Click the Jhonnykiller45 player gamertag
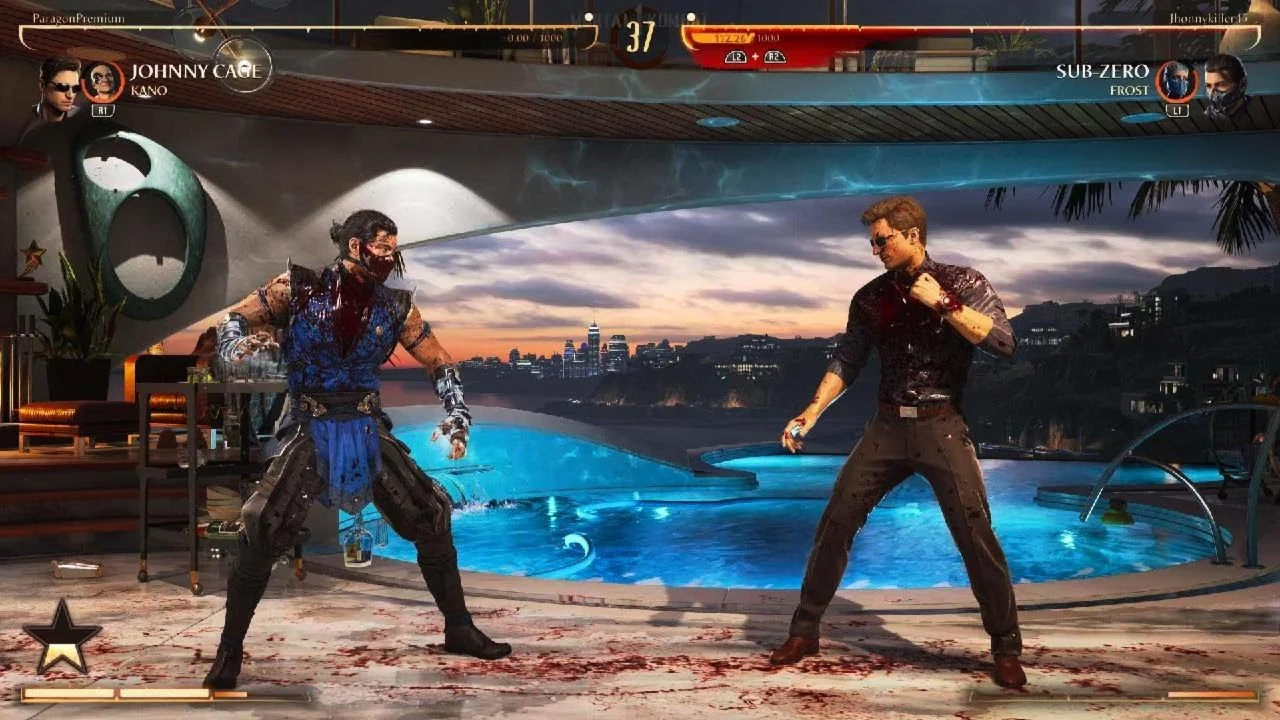 click(x=1210, y=16)
